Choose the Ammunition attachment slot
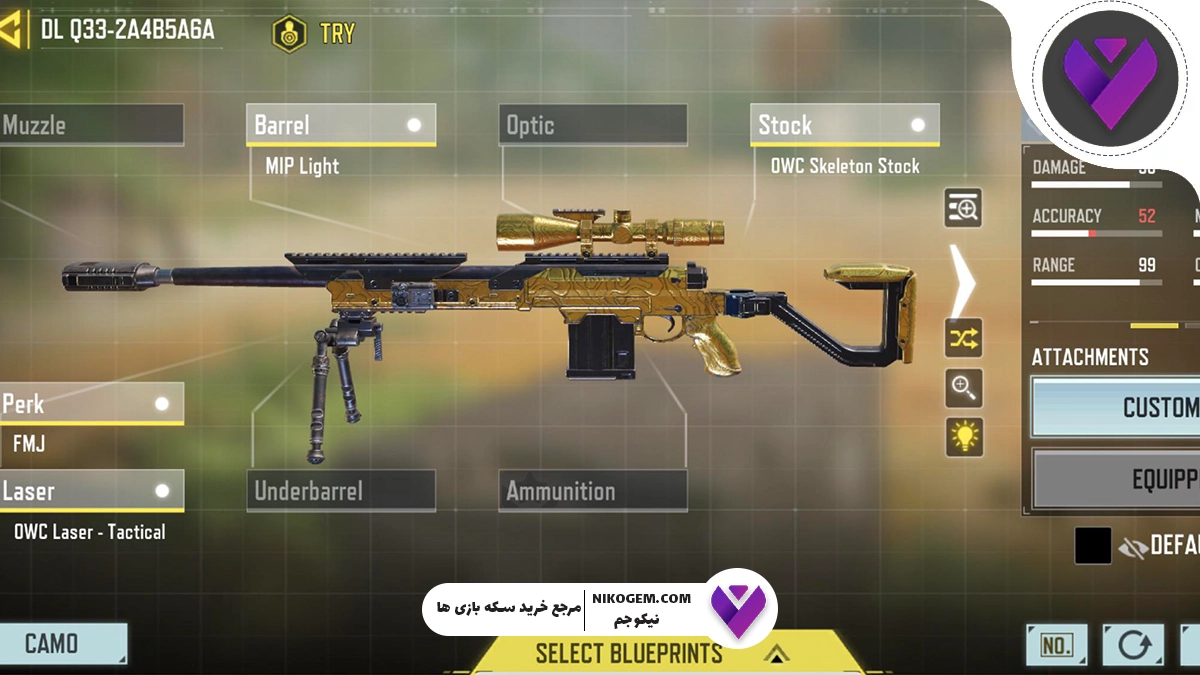This screenshot has width=1200, height=675. click(x=592, y=491)
